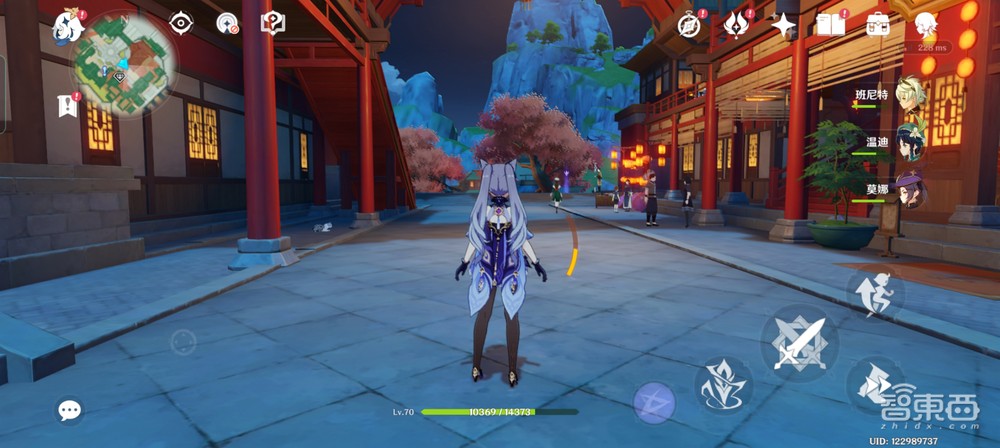Viewport: 1000px width, 448px height.
Task: Switch to party member 莫娜
Action: point(911,190)
